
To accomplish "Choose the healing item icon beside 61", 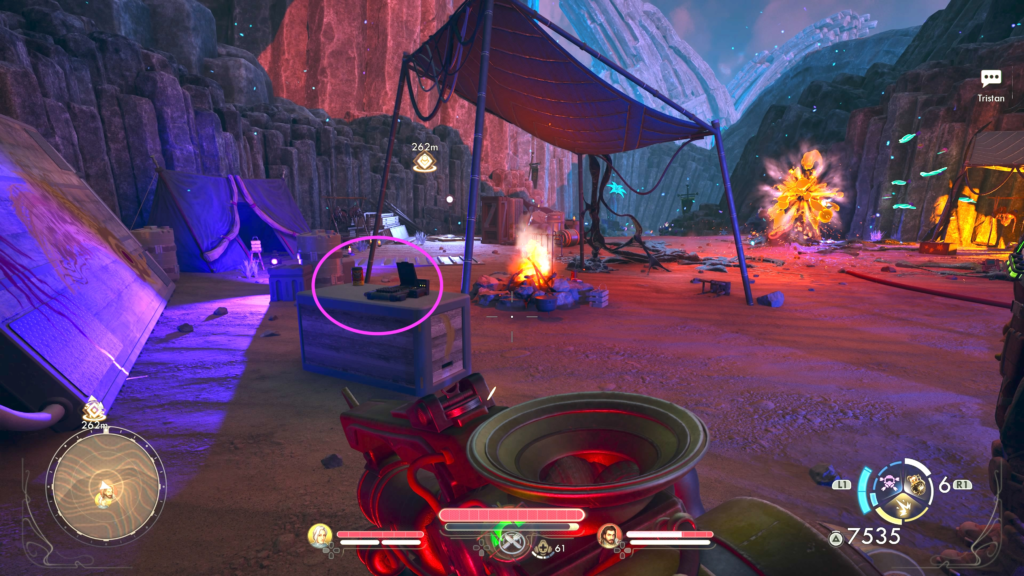I will tap(543, 547).
